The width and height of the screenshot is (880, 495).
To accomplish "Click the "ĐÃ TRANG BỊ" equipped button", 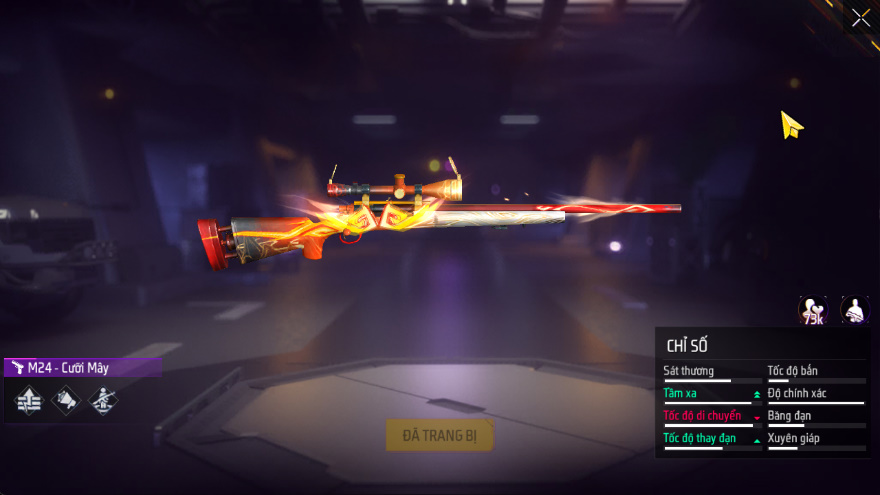I will pos(440,435).
